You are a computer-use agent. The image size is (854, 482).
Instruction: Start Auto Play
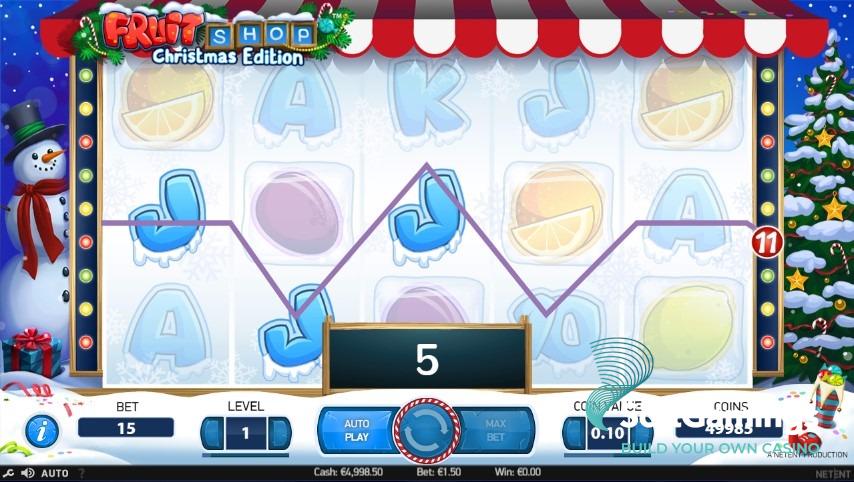tap(356, 430)
